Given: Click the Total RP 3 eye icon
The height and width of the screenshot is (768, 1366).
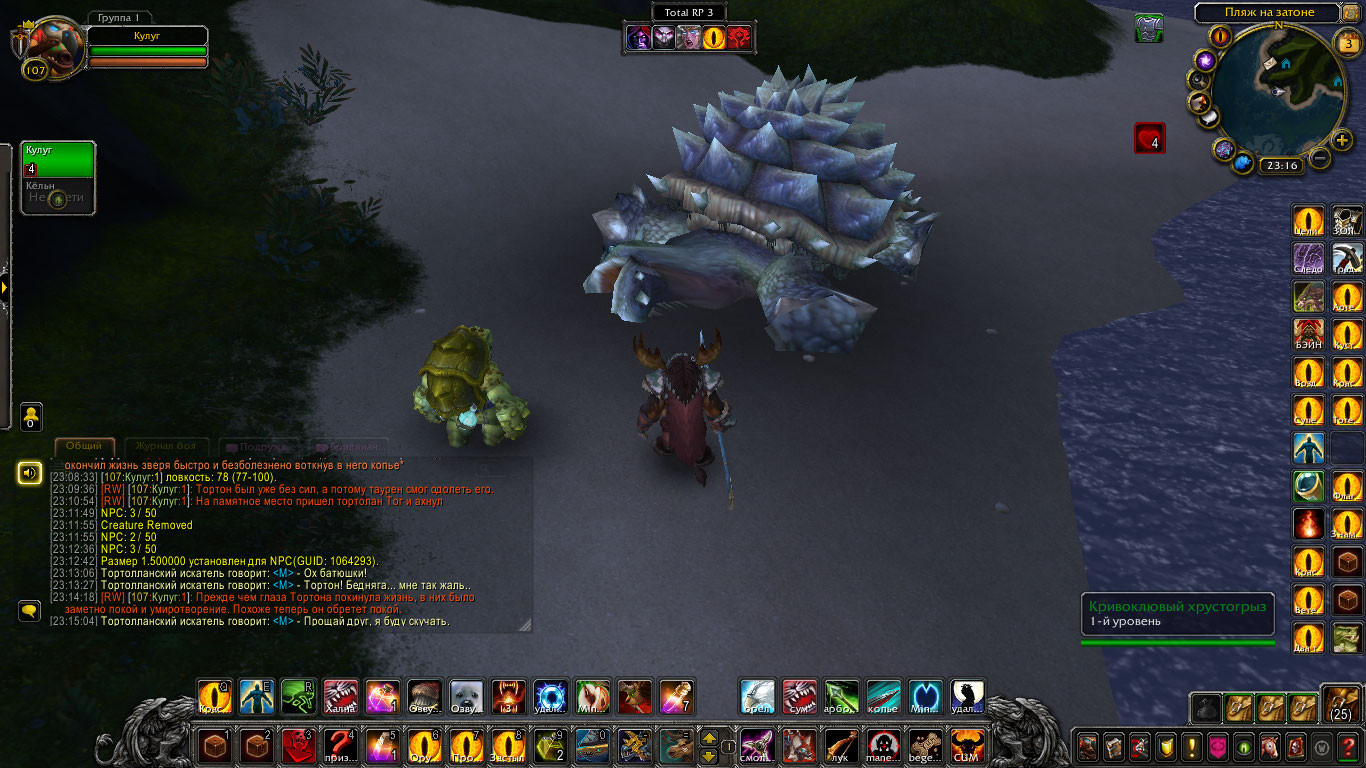Looking at the screenshot, I should 714,38.
